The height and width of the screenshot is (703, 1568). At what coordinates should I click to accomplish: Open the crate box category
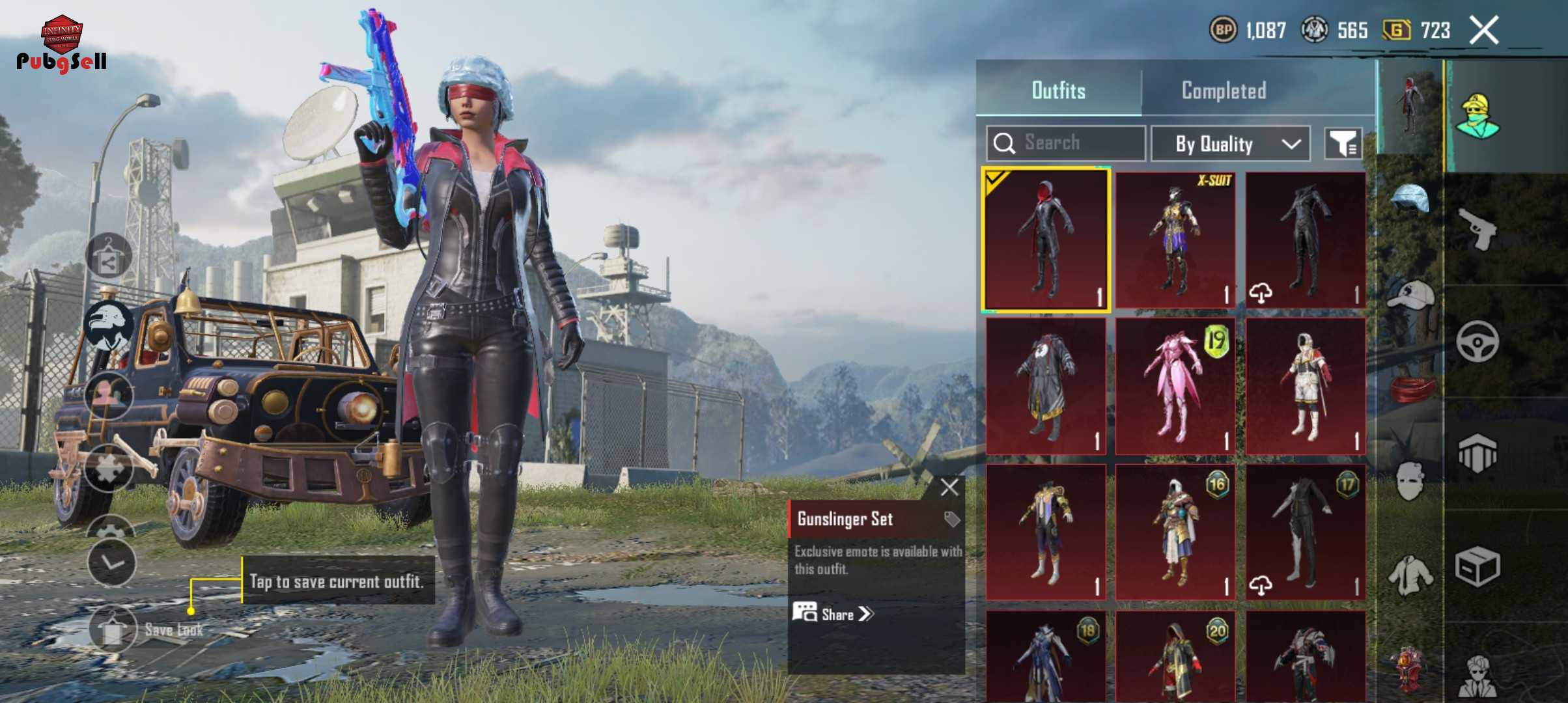pyautogui.click(x=1477, y=566)
